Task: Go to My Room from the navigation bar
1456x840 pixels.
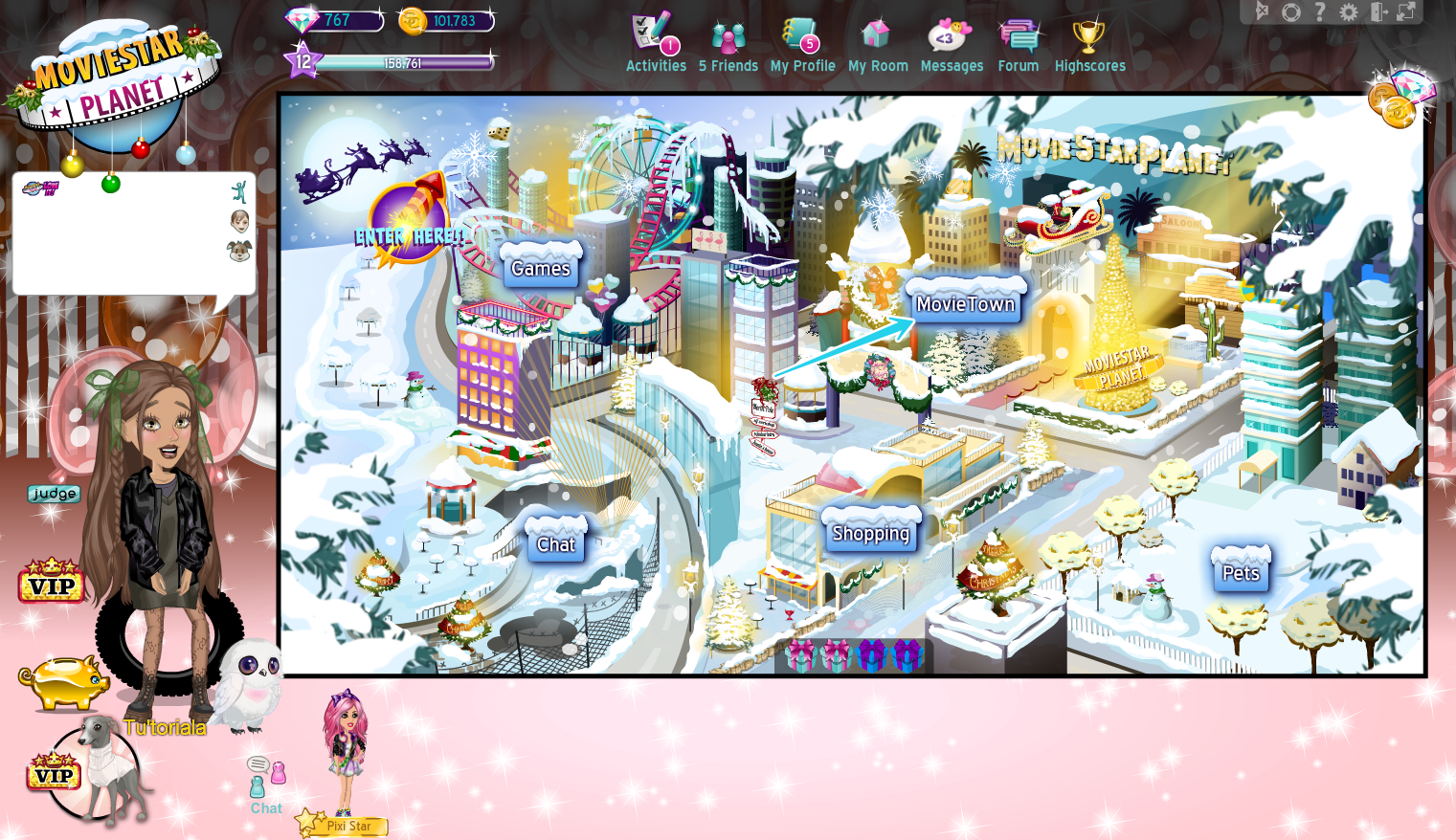Action: (x=878, y=38)
